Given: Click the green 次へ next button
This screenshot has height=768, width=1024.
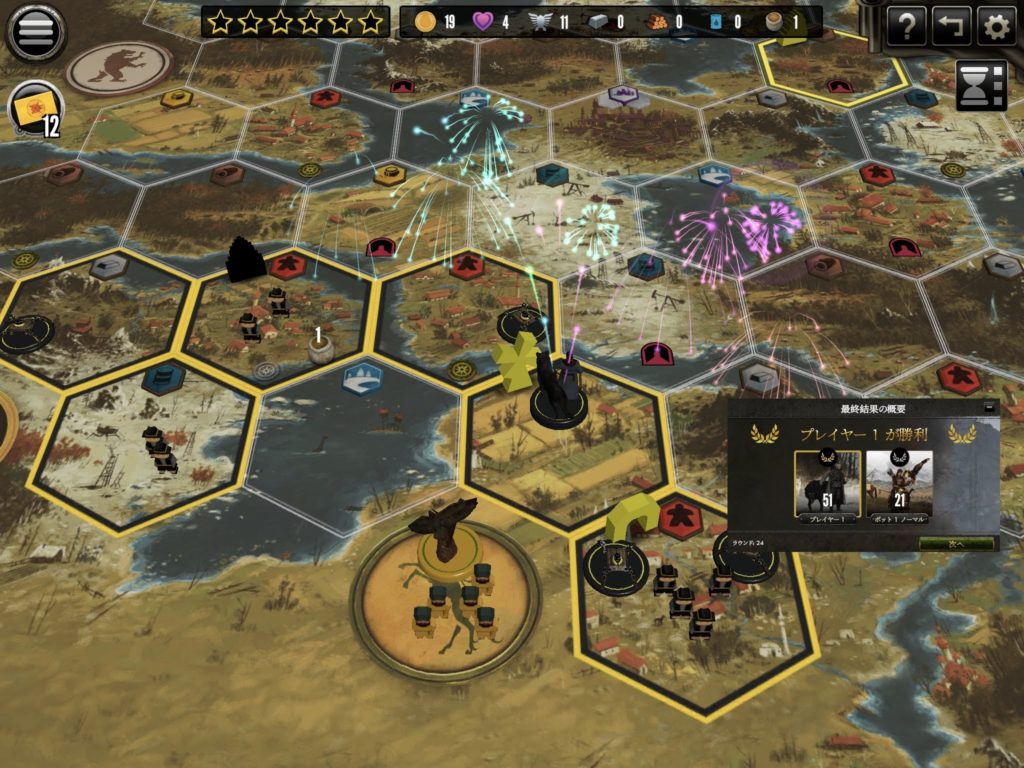Looking at the screenshot, I should coord(957,543).
